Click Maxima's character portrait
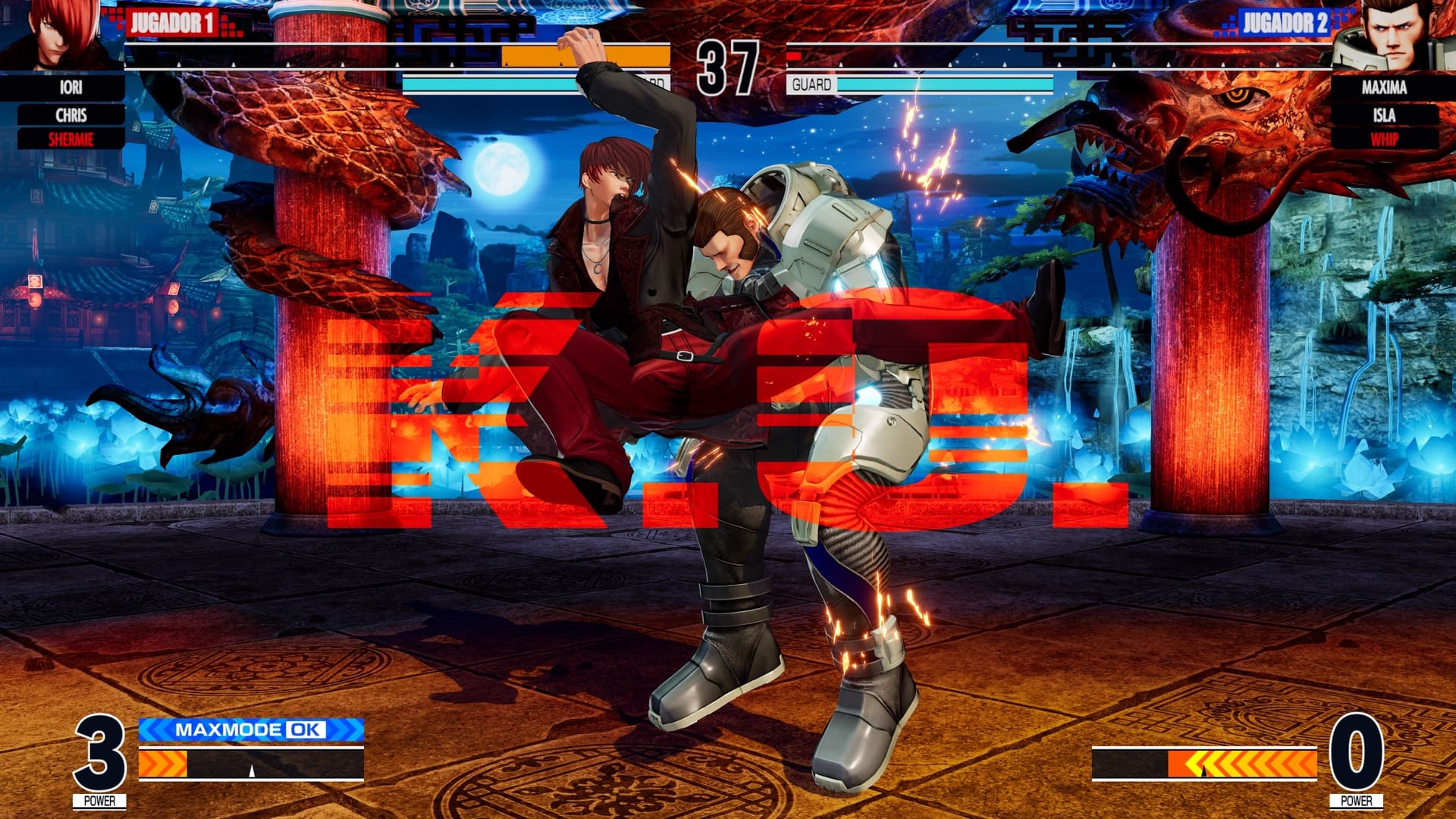 tap(1394, 36)
